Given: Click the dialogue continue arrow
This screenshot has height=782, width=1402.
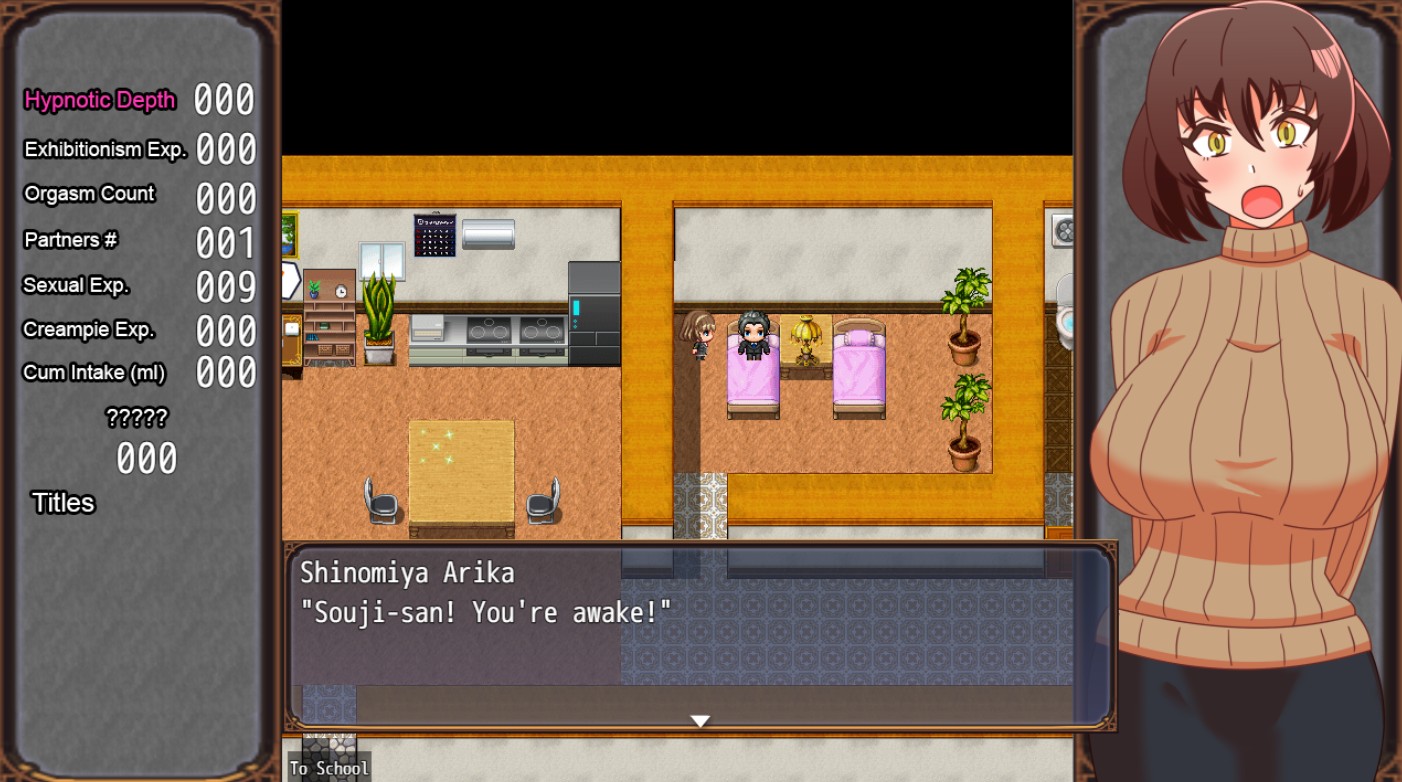Looking at the screenshot, I should click(x=700, y=720).
